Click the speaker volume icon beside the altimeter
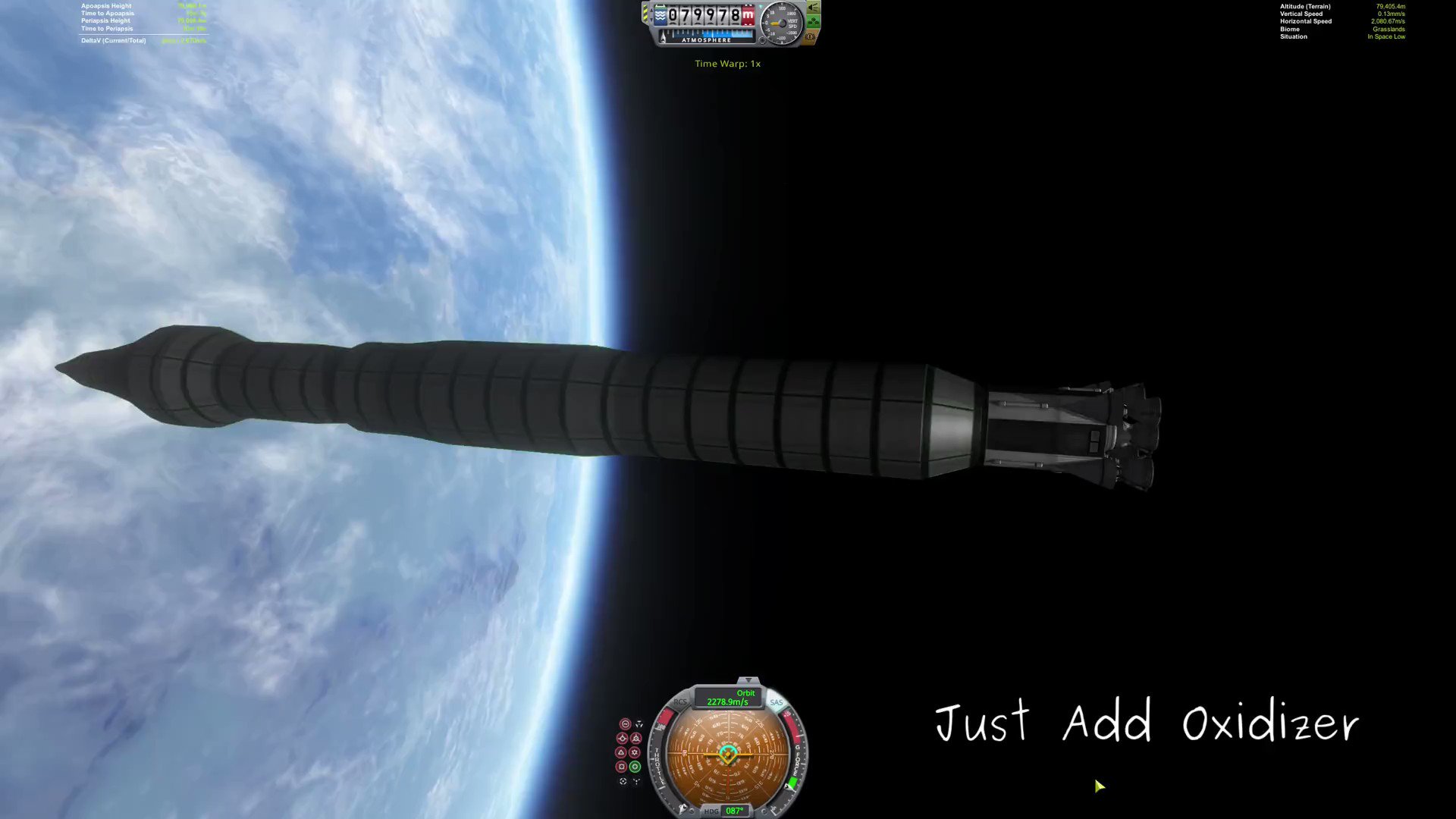The image size is (1456, 819). pos(813,8)
